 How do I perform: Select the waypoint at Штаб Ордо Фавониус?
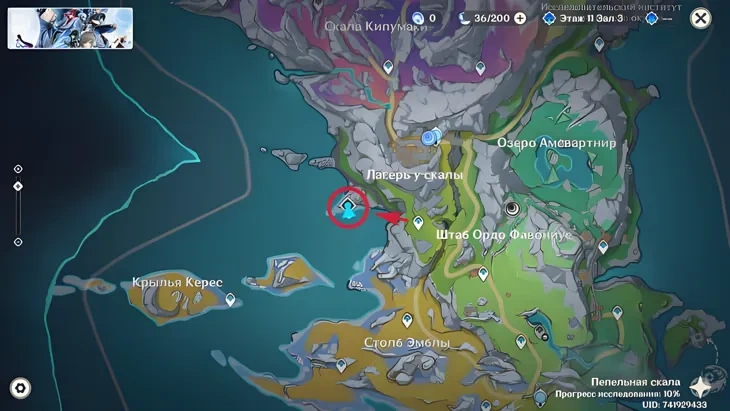tap(418, 222)
